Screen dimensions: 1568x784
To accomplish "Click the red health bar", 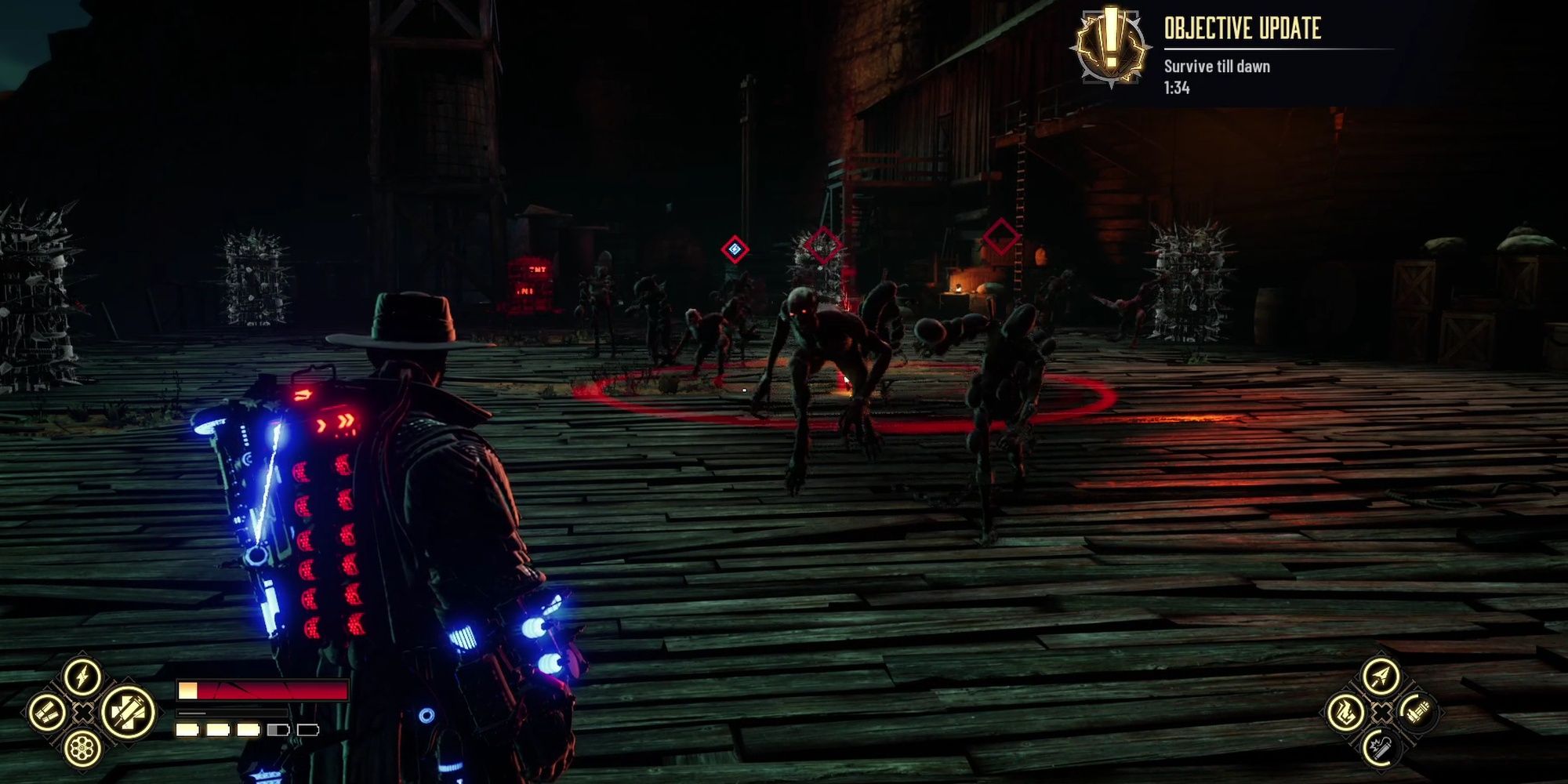I will 267,690.
